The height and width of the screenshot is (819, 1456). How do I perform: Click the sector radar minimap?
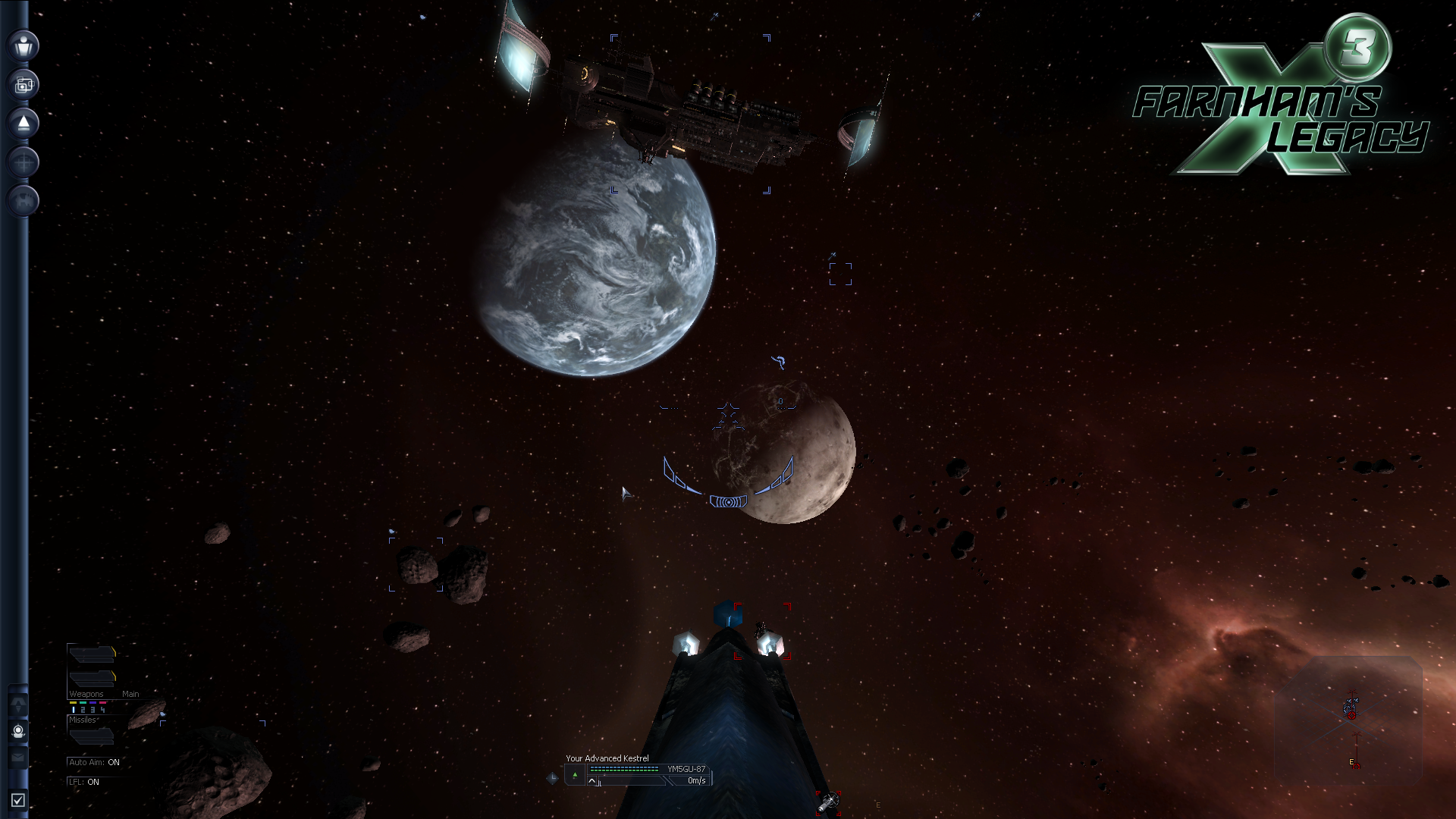point(1348,719)
